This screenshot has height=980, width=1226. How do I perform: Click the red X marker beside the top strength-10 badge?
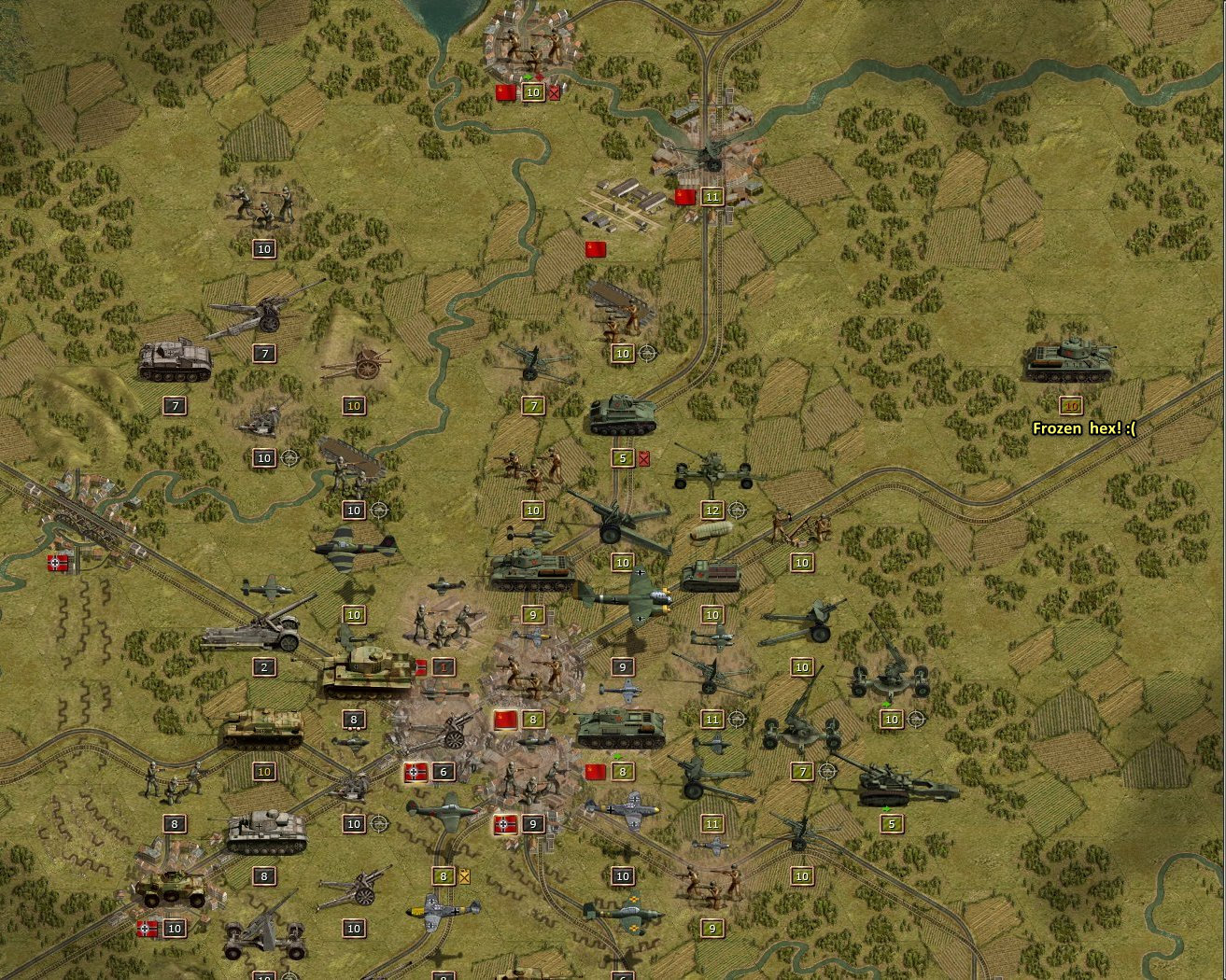point(553,92)
